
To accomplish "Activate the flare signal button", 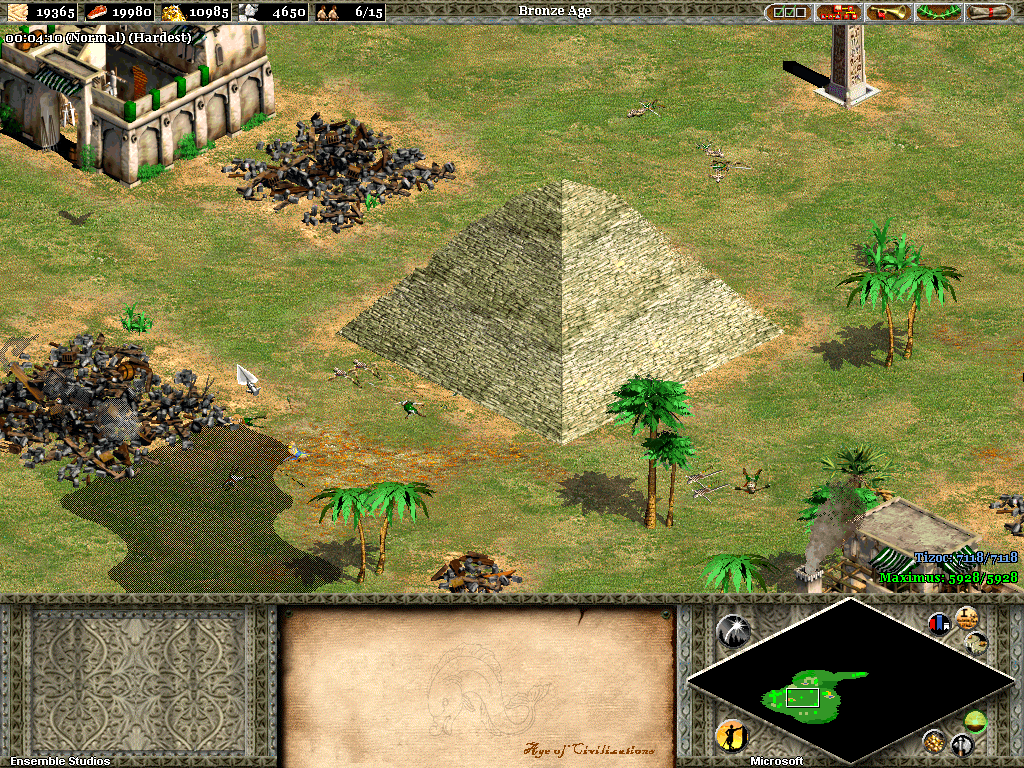I will 733,630.
